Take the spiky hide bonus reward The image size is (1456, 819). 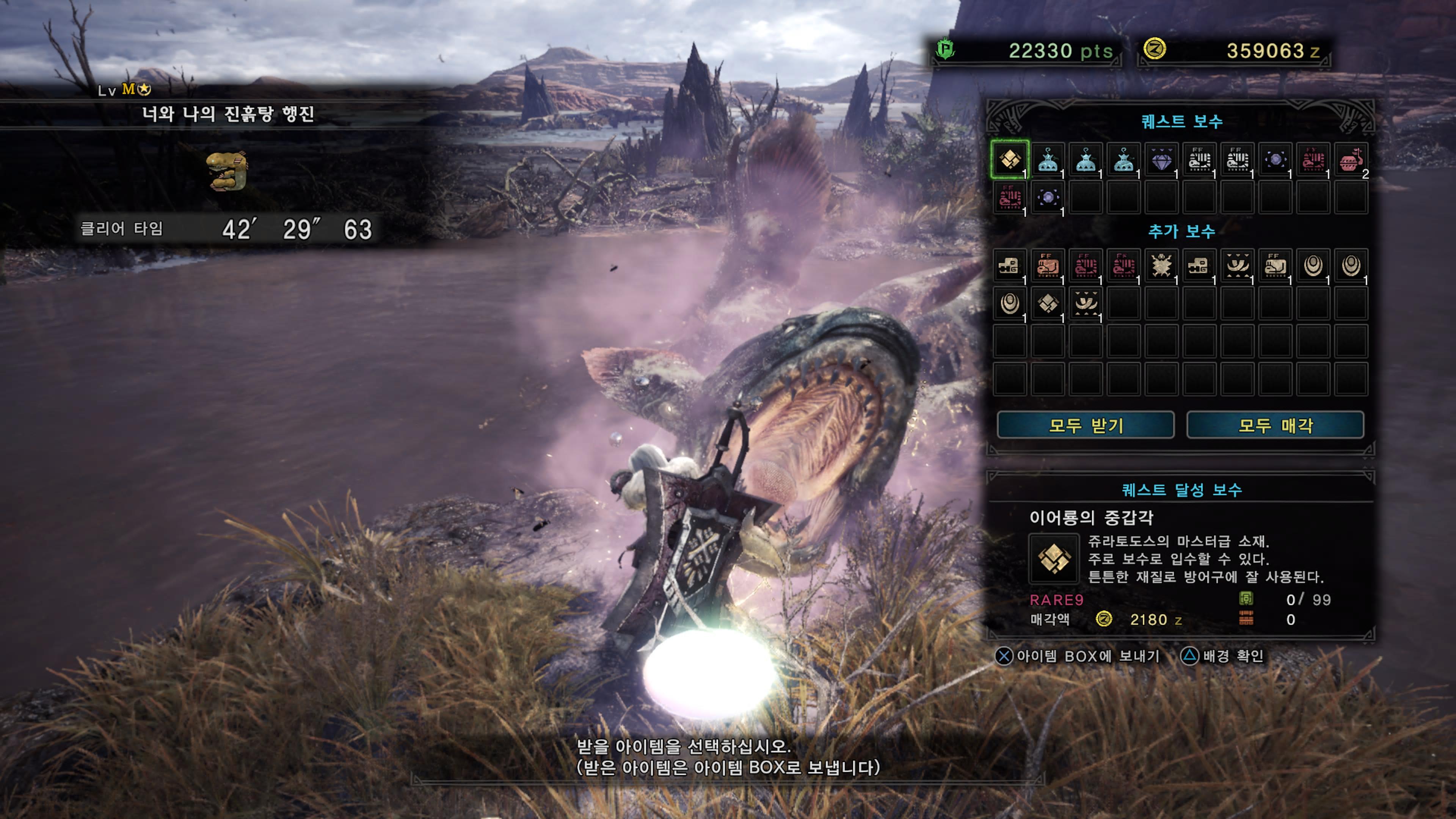(1161, 266)
